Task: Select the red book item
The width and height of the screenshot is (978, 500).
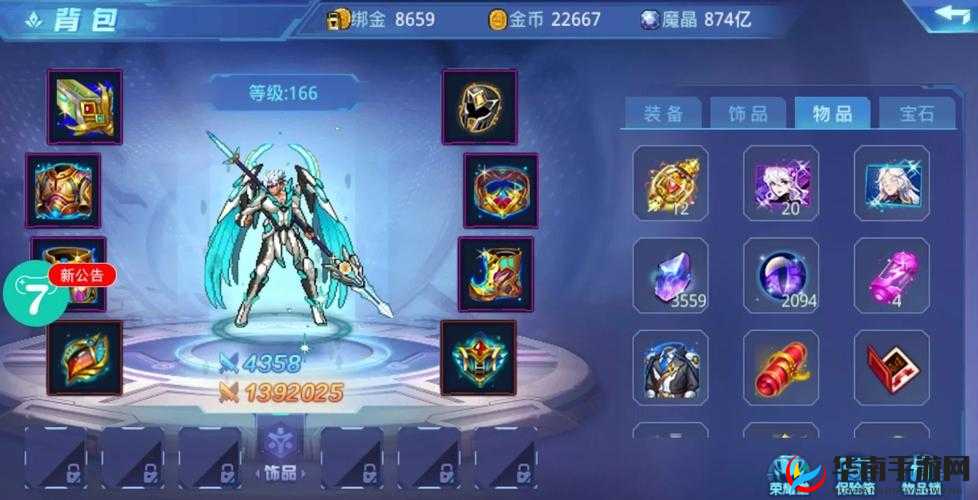Action: click(x=891, y=367)
